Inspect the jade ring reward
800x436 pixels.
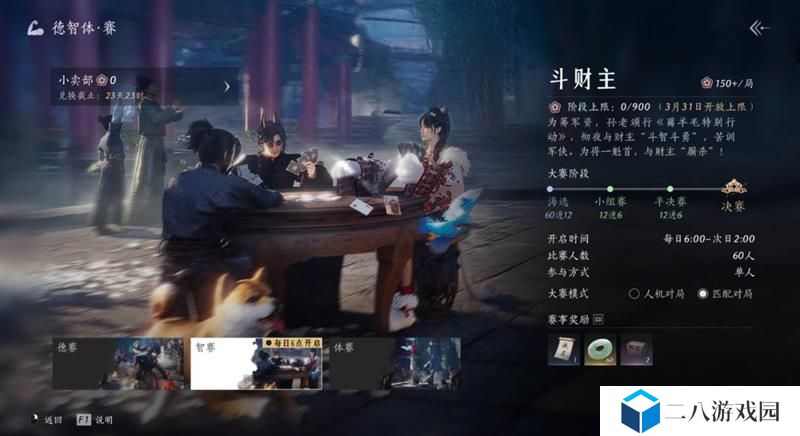point(600,347)
